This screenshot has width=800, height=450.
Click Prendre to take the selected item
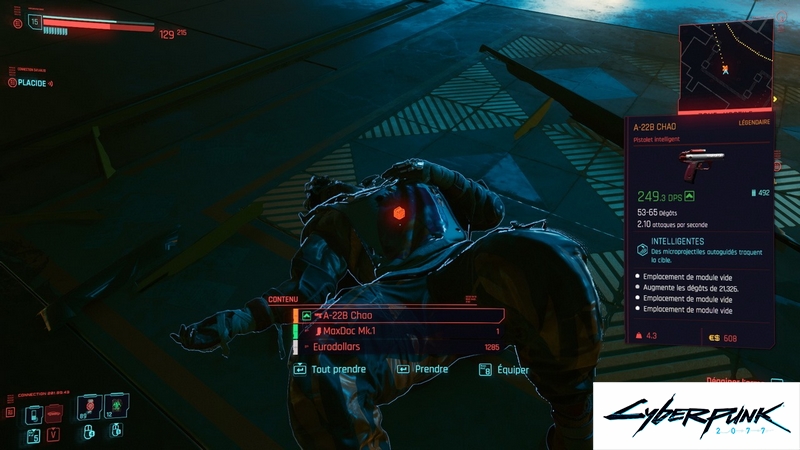[x=423, y=369]
